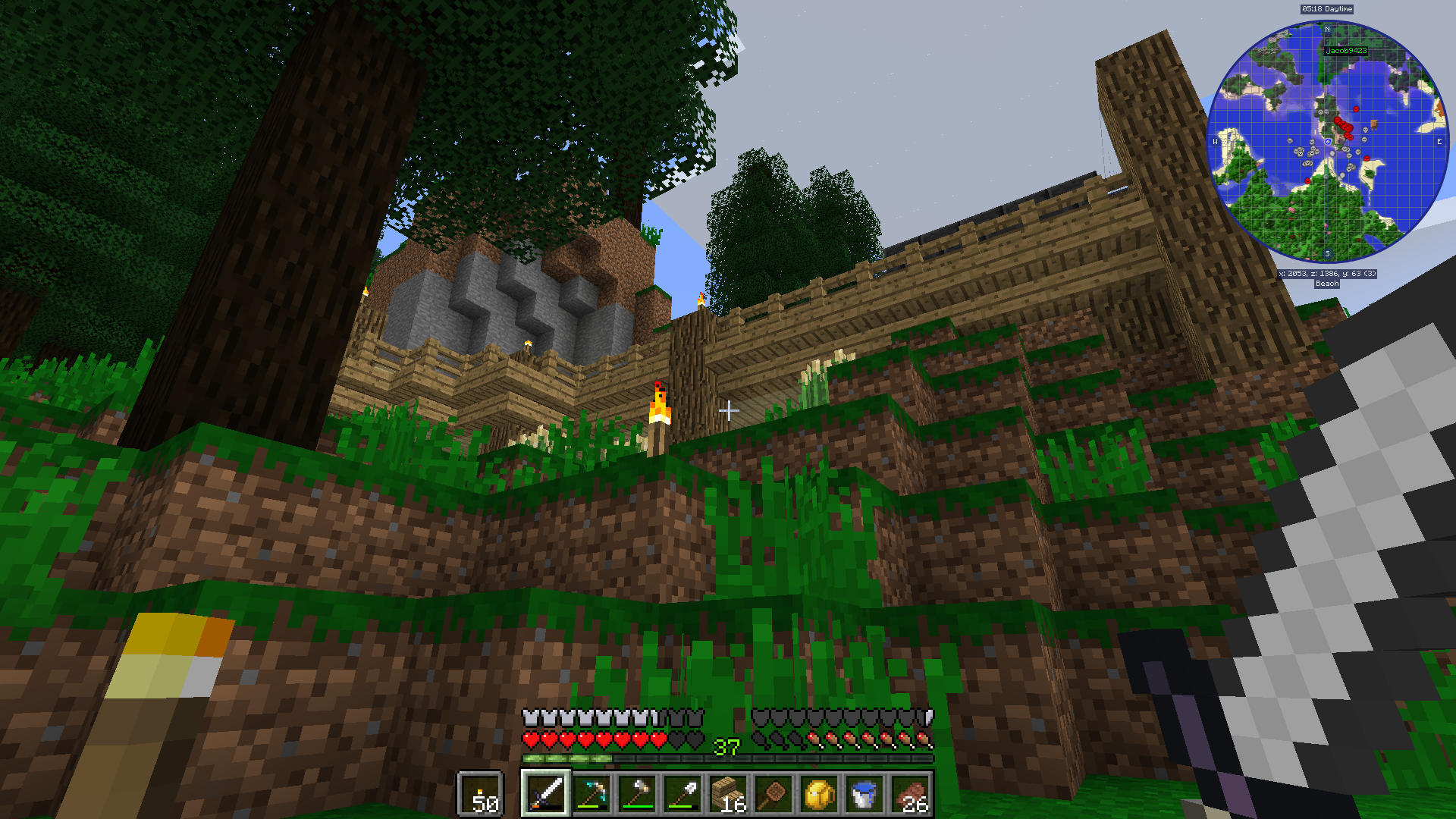Click the jacob9423 player label on minimap
1456x819 pixels.
[x=1346, y=51]
